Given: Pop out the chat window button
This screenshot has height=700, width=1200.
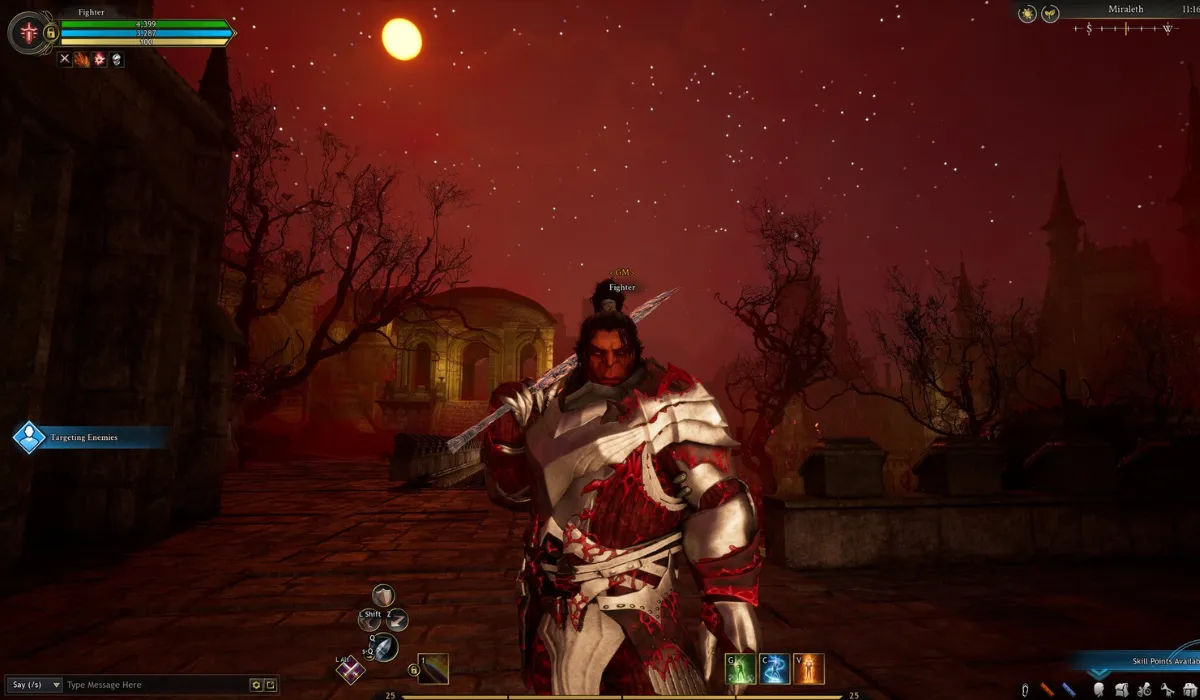Looking at the screenshot, I should click(x=271, y=685).
